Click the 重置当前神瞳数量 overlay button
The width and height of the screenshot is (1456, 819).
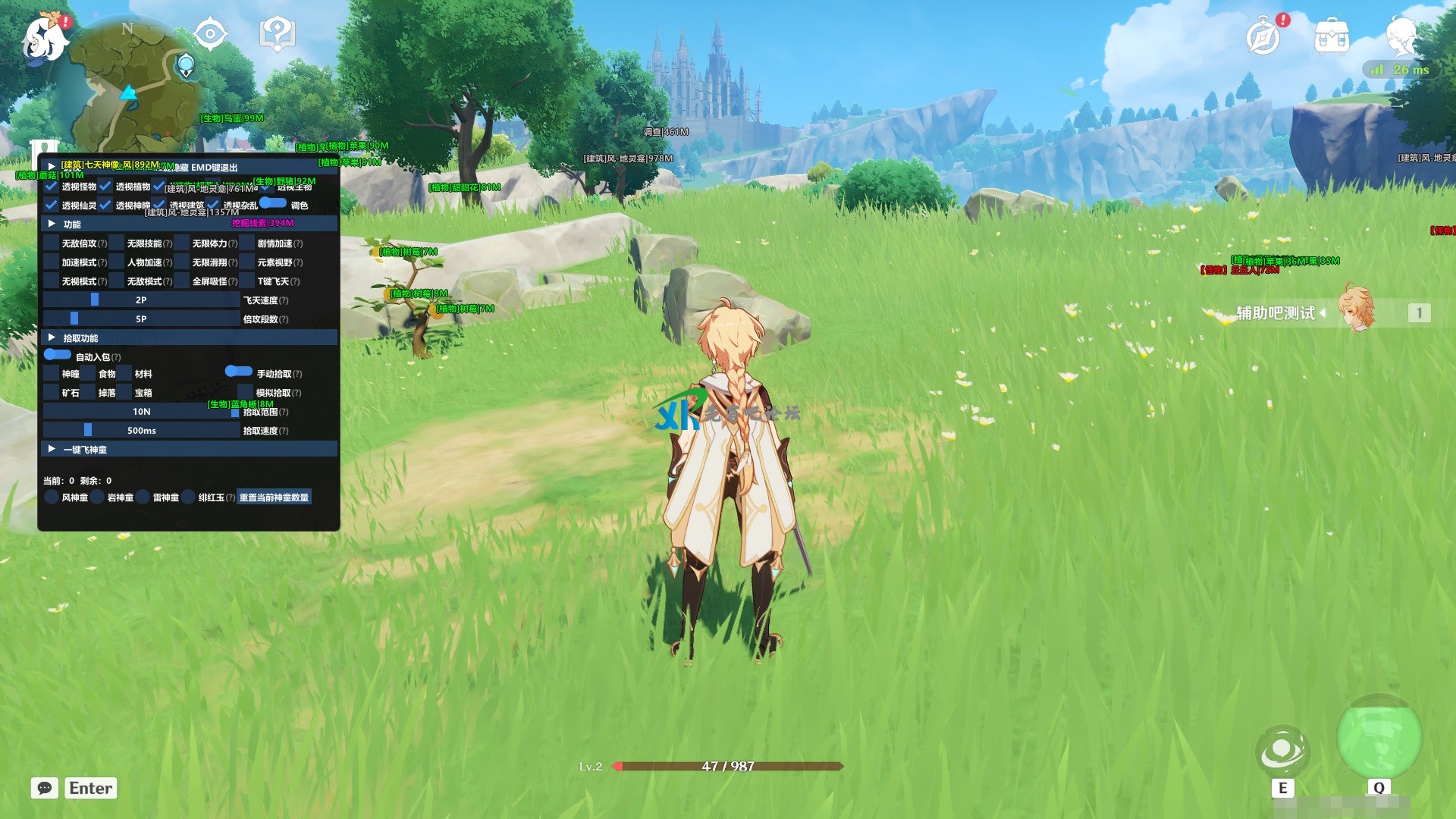(x=274, y=497)
